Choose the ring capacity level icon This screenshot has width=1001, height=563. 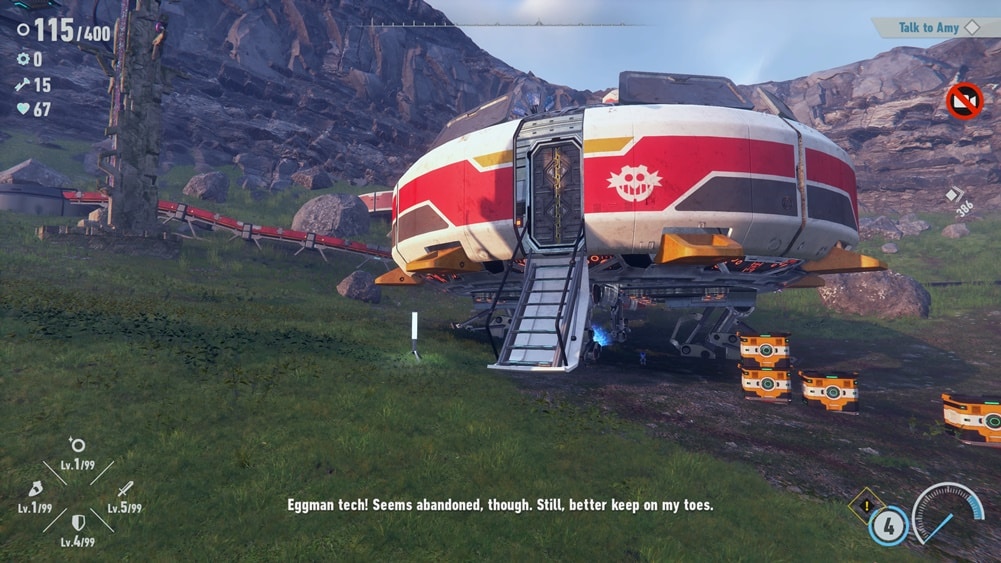coord(77,446)
